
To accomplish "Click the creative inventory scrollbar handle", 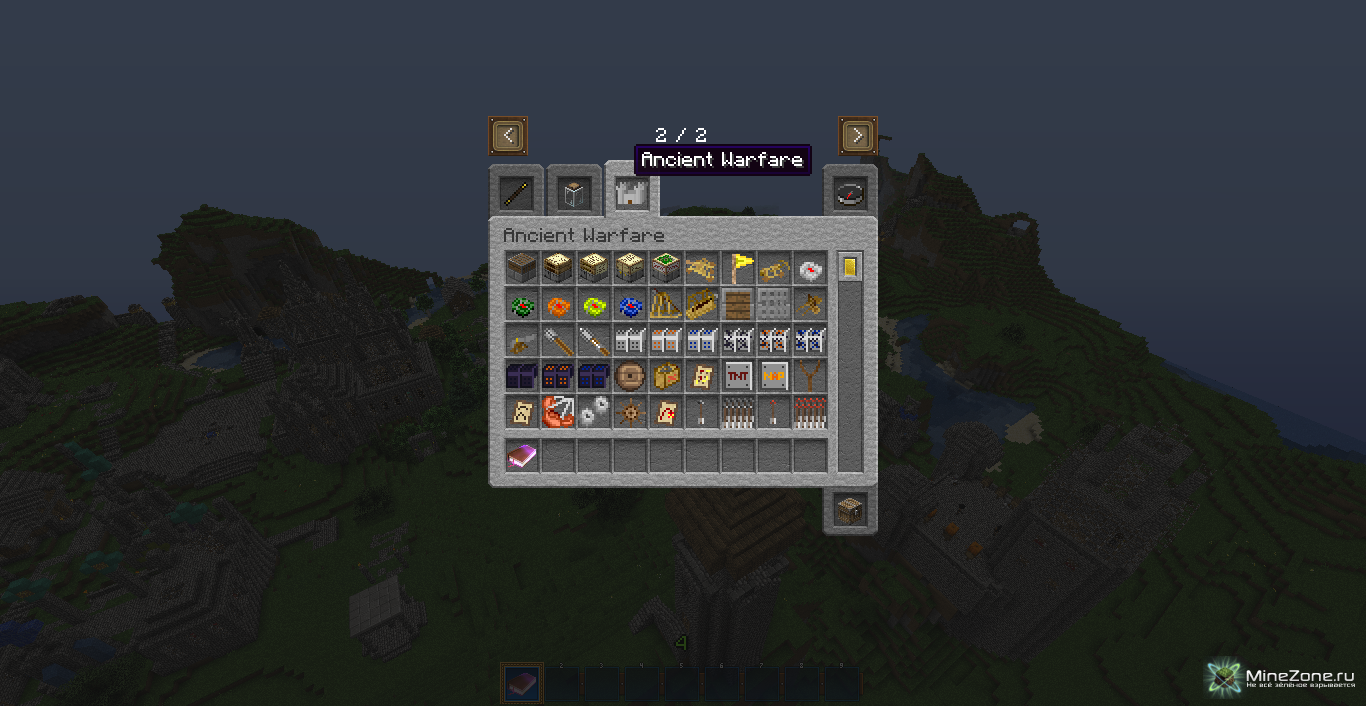I will pyautogui.click(x=850, y=267).
